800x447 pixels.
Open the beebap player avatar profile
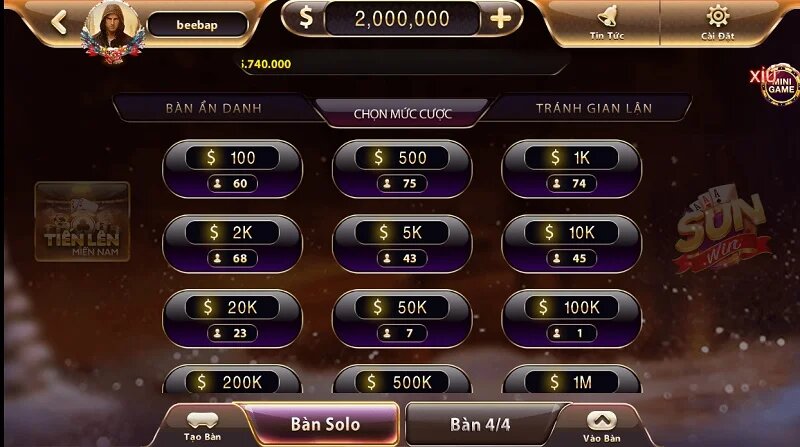tap(113, 26)
